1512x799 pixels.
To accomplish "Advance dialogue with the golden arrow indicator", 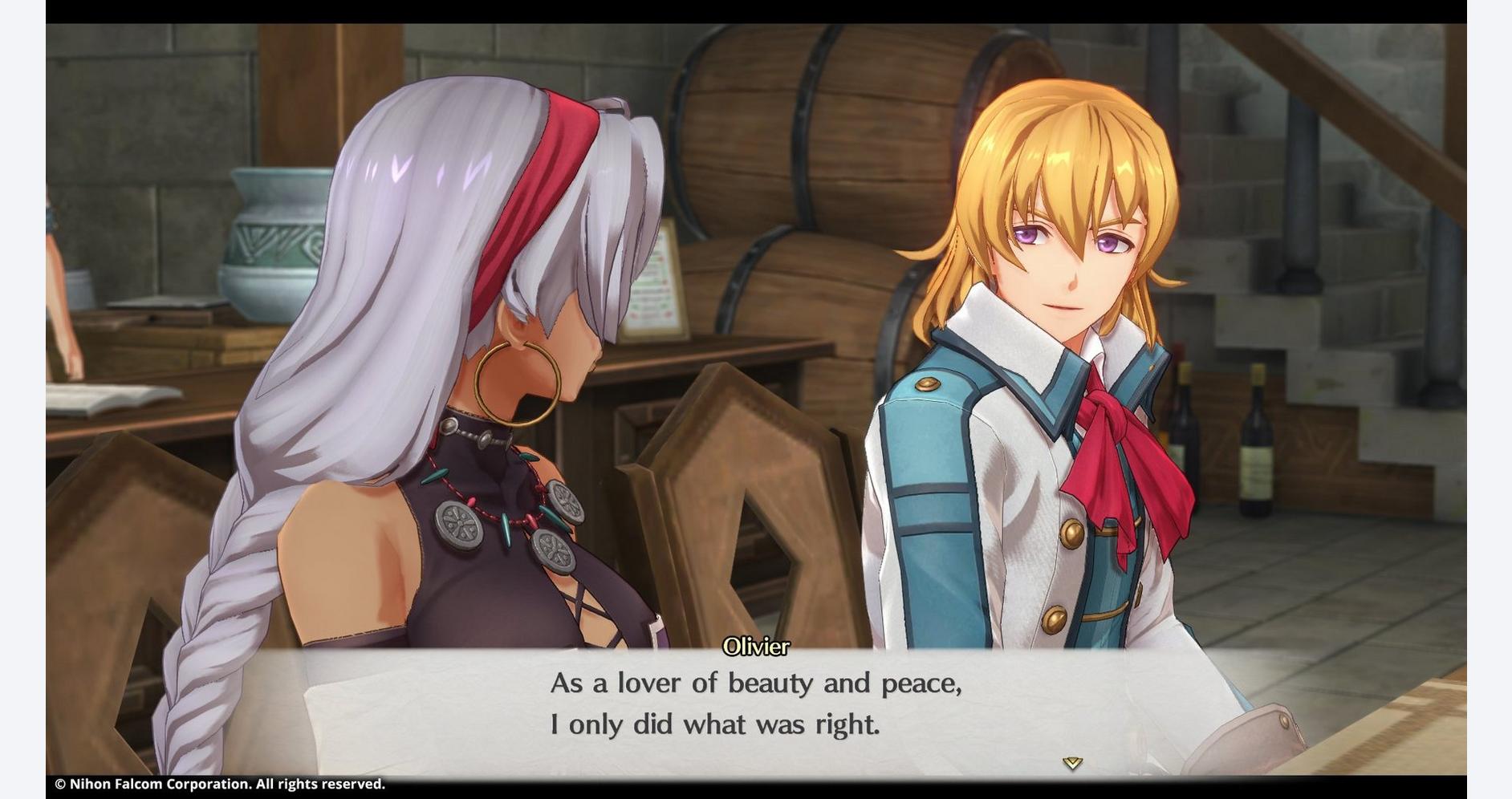I will [1072, 763].
